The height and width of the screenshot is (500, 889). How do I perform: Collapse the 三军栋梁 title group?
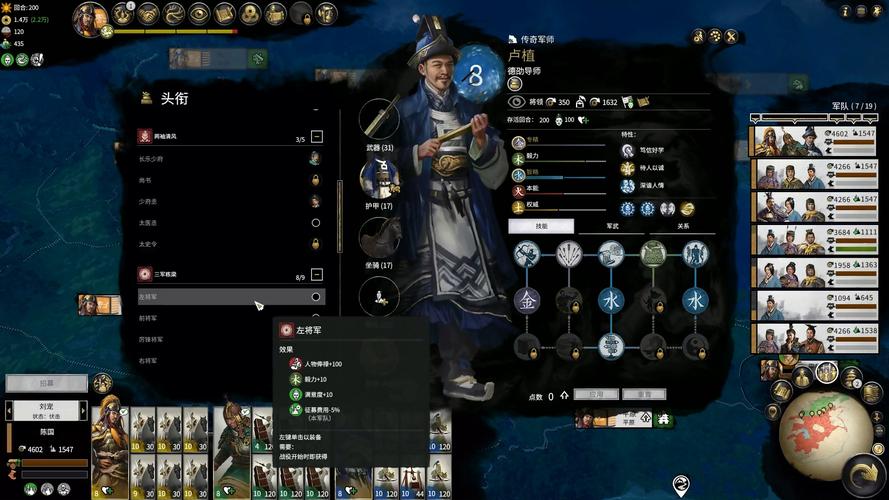click(x=316, y=274)
